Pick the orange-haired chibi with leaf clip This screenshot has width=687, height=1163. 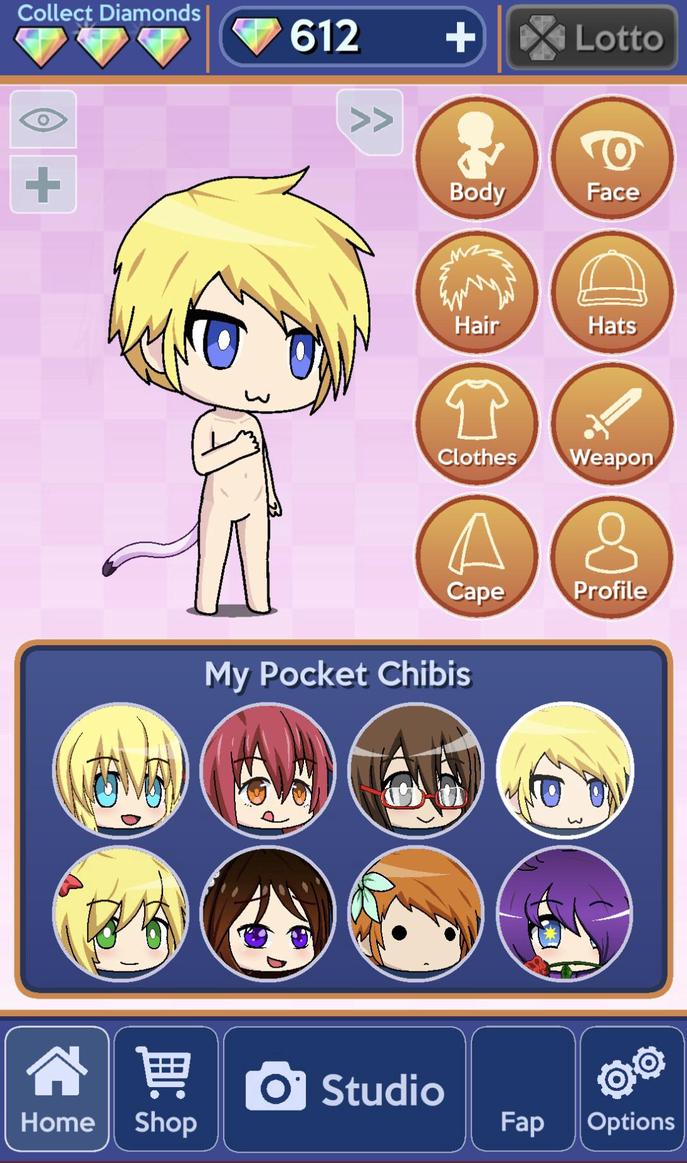(416, 914)
